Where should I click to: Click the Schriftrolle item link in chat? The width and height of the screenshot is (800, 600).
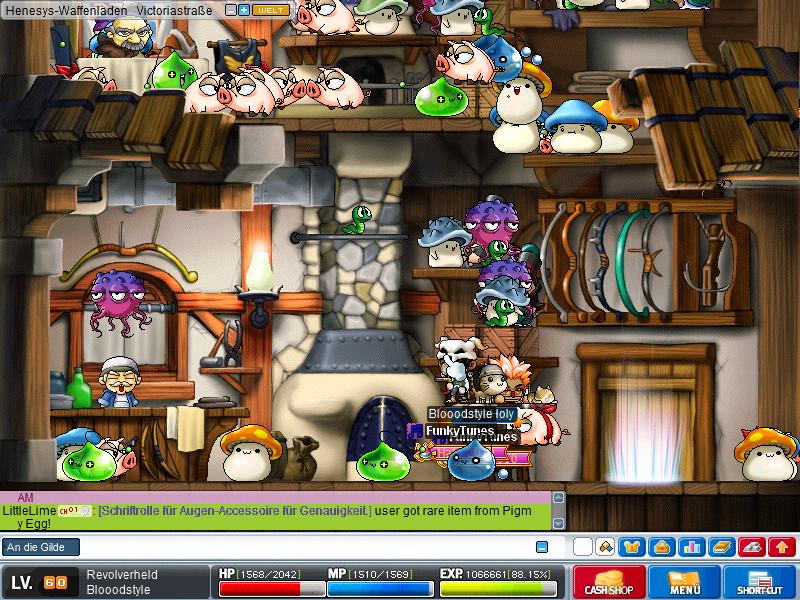234,510
